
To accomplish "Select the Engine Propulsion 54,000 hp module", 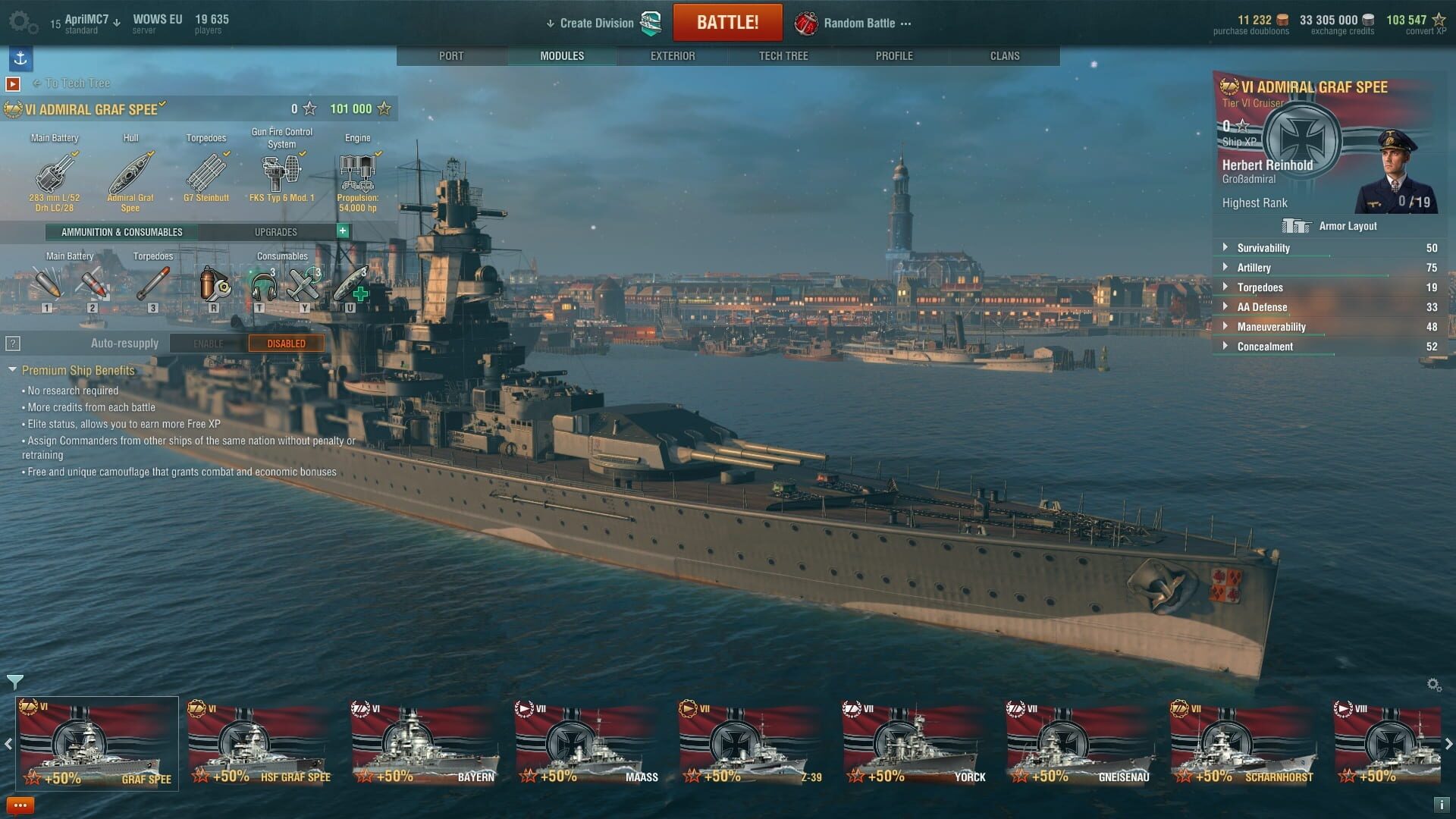I will click(357, 173).
